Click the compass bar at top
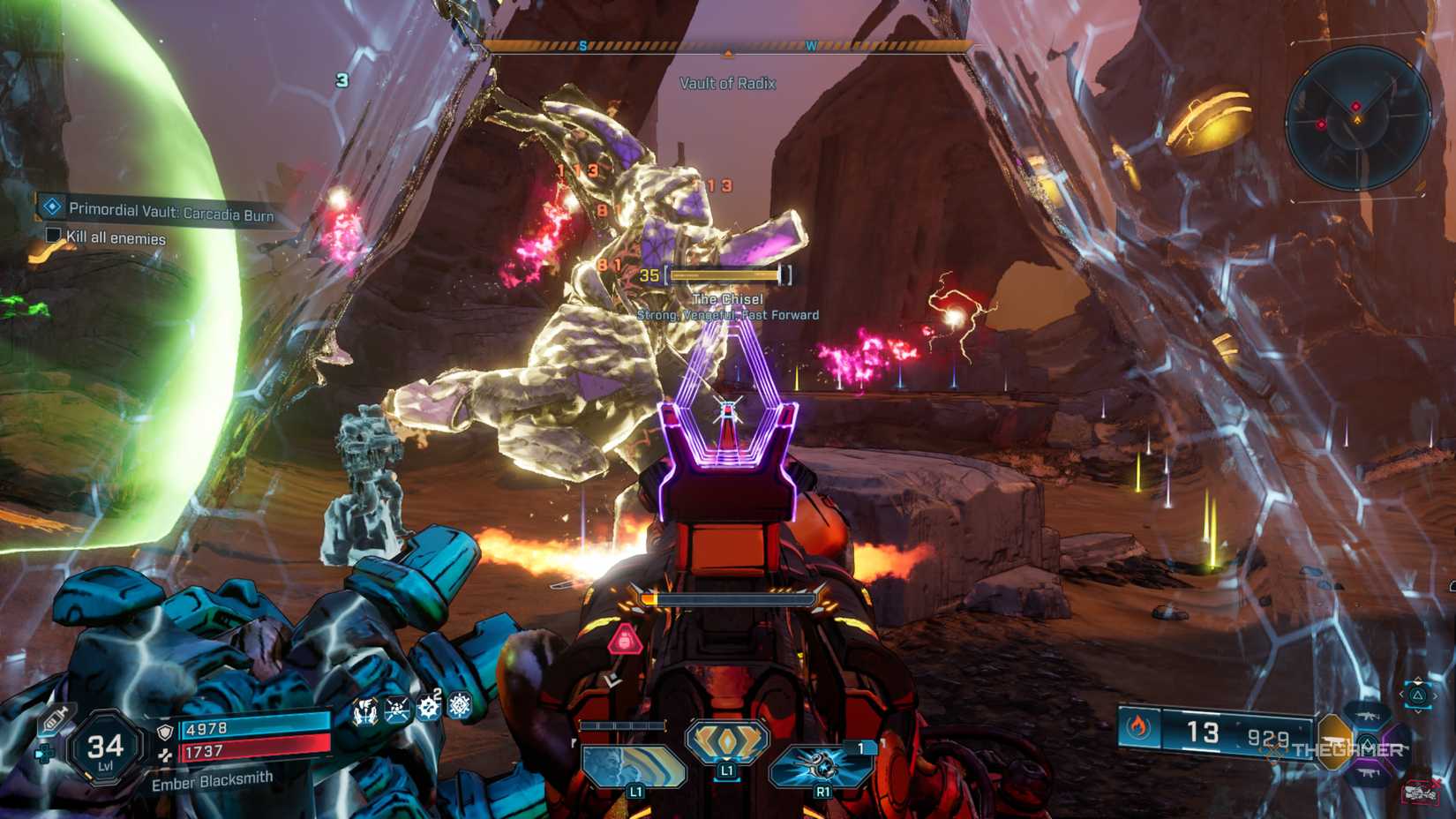The height and width of the screenshot is (819, 1456). click(x=727, y=47)
